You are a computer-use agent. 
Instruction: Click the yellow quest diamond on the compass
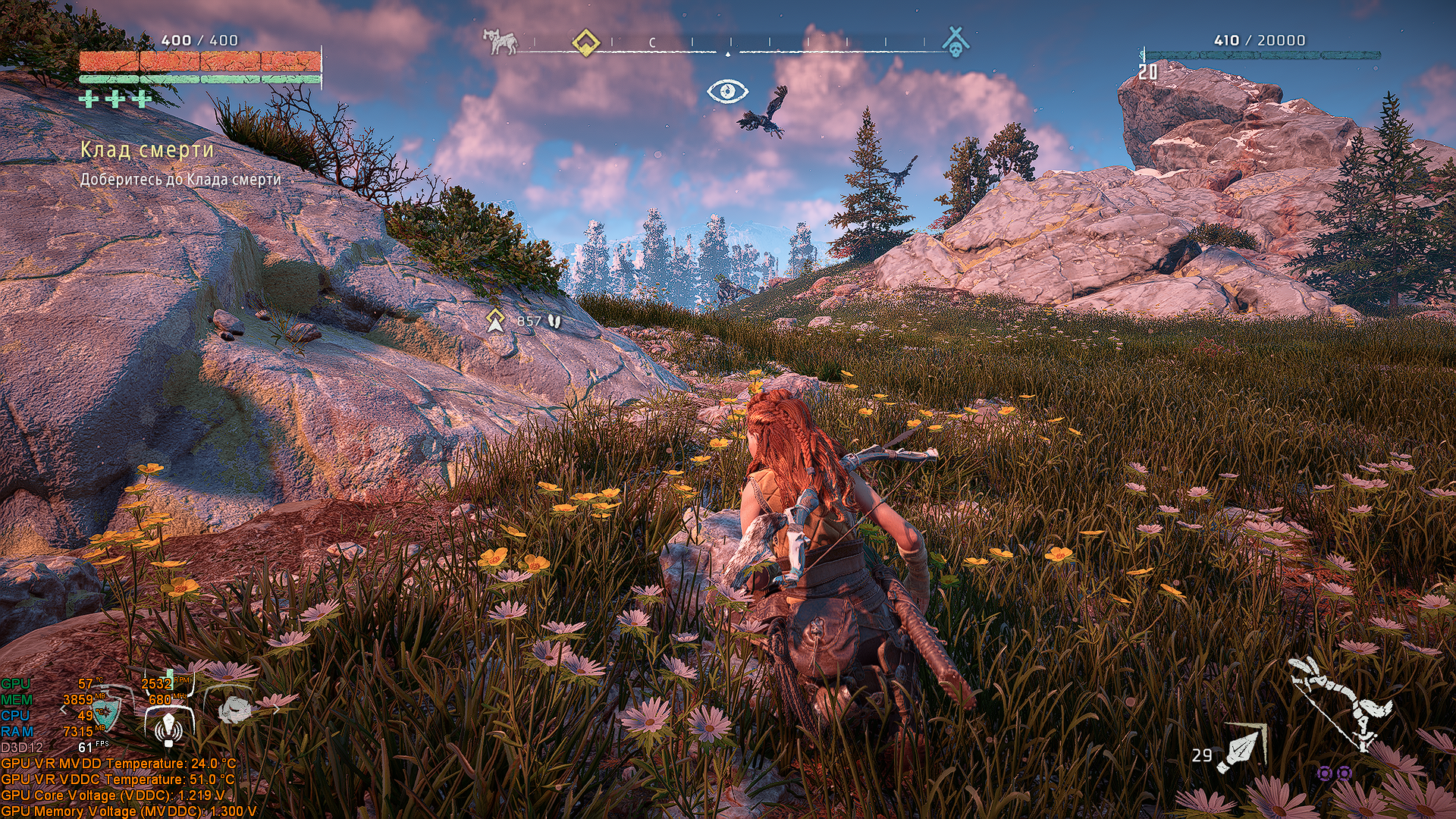[x=585, y=42]
